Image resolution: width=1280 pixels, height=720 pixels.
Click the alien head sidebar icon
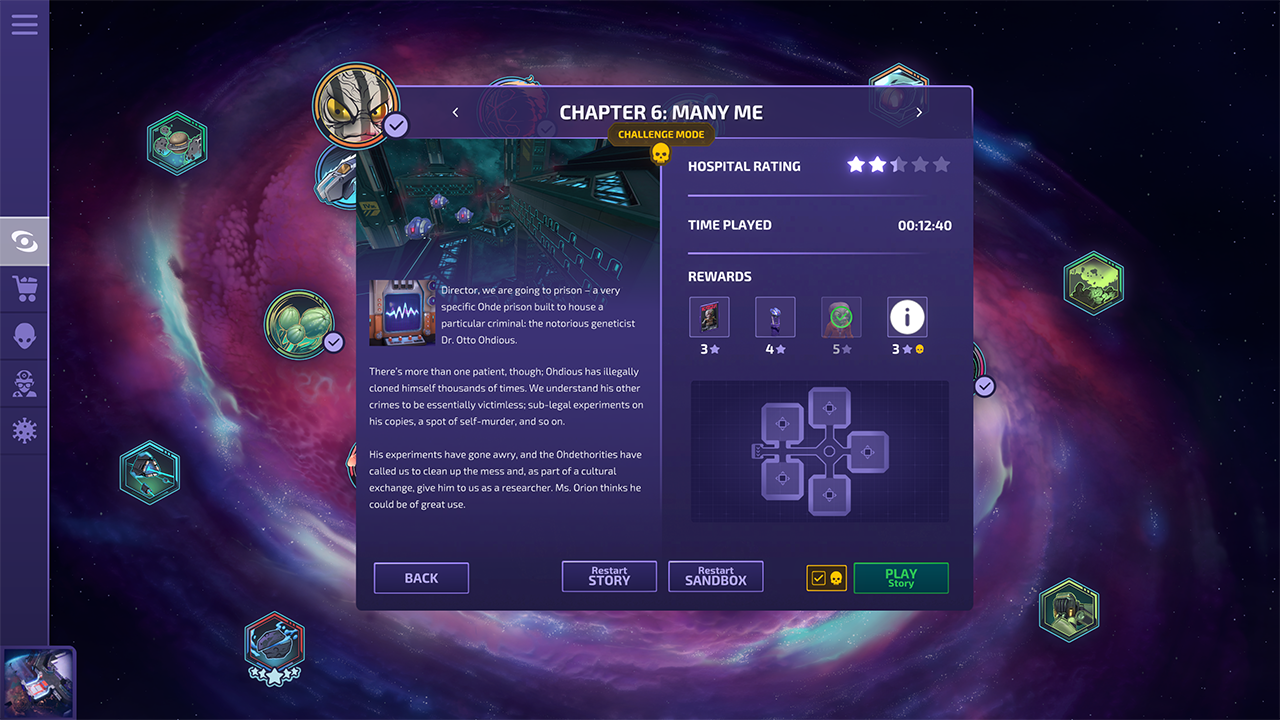pyautogui.click(x=24, y=335)
